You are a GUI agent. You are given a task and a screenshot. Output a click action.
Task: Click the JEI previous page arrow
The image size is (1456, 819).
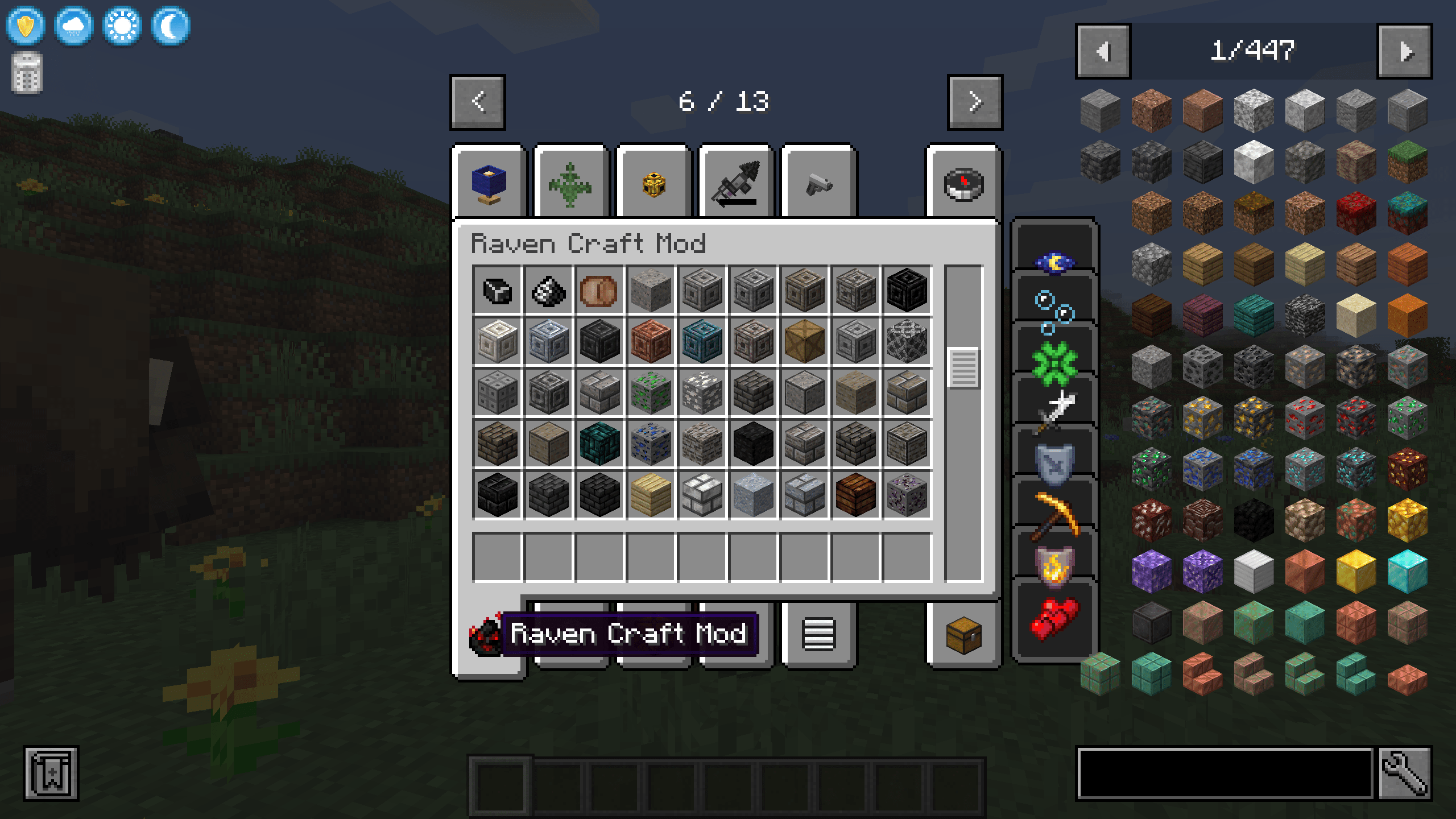[x=1103, y=51]
